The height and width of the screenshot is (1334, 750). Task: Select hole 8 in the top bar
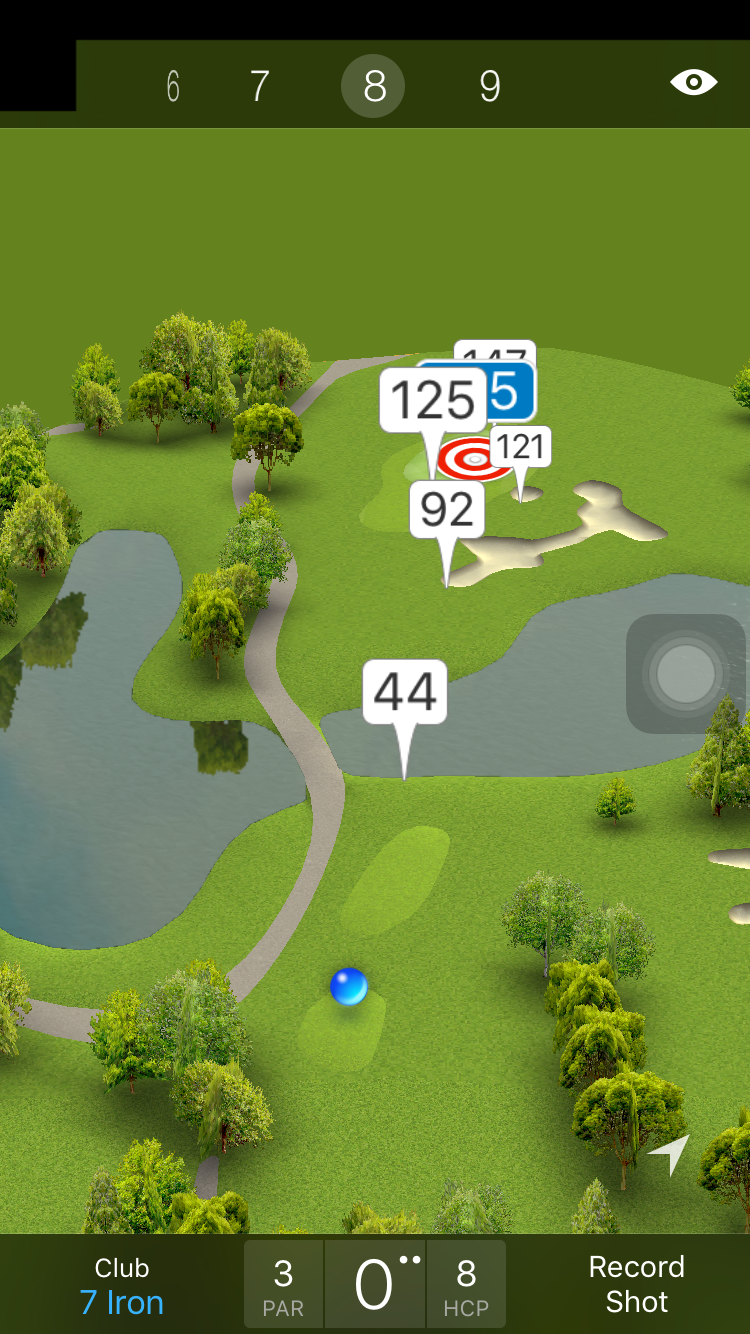tap(373, 87)
